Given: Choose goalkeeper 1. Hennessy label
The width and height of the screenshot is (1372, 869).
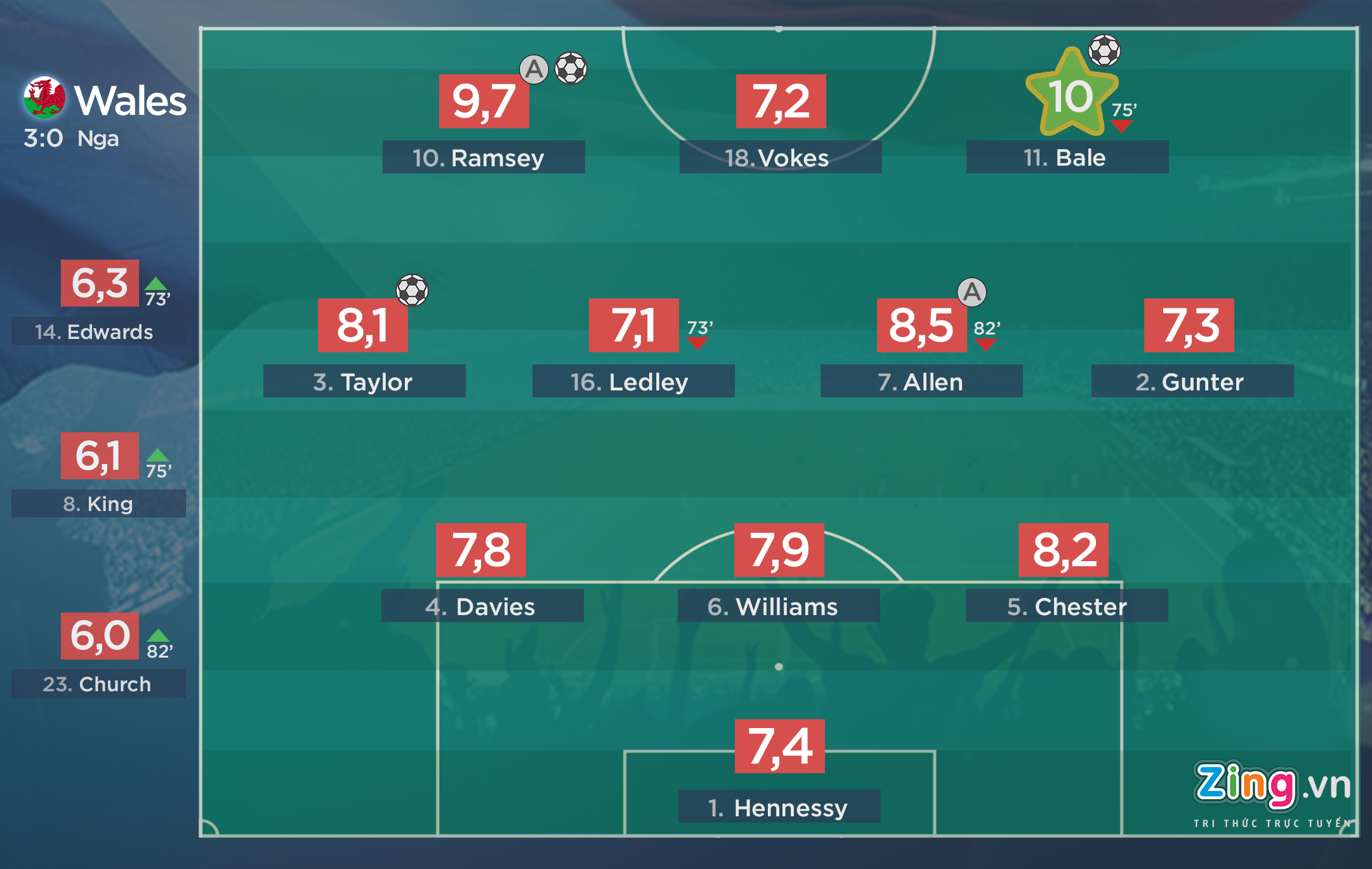Looking at the screenshot, I should [x=779, y=807].
